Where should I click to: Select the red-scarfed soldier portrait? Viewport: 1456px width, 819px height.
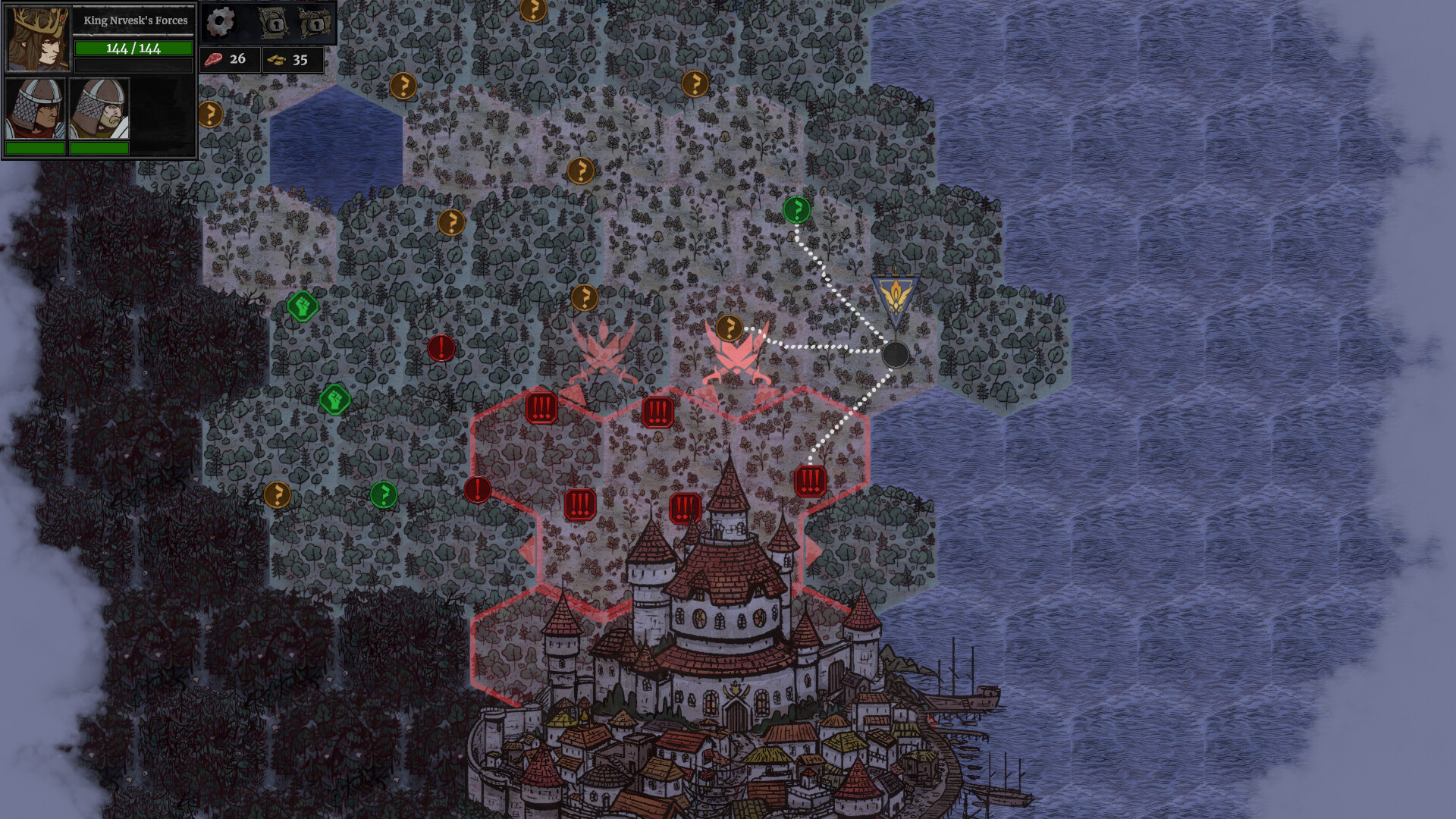[x=35, y=108]
